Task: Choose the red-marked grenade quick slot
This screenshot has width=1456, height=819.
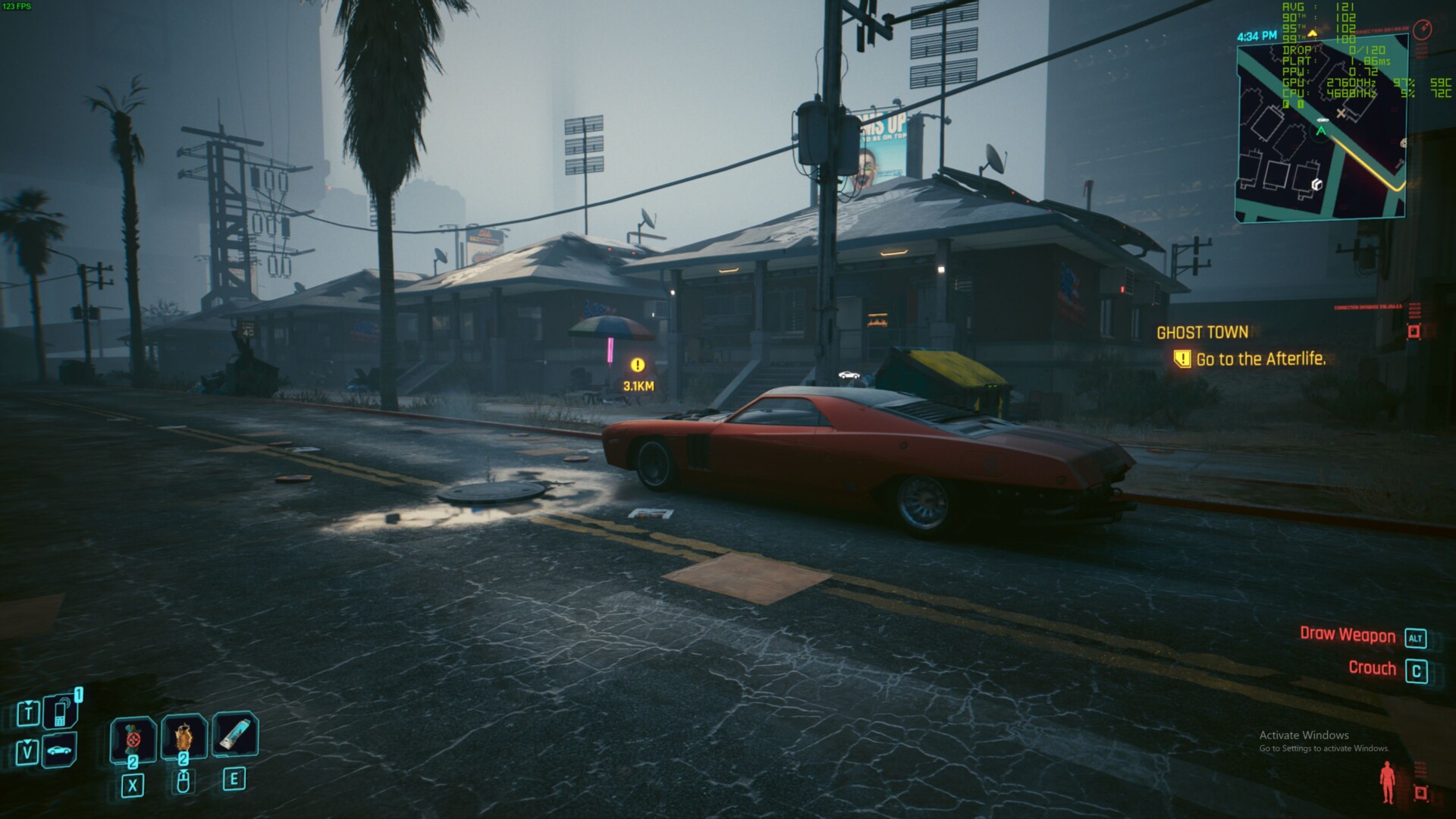Action: (133, 738)
